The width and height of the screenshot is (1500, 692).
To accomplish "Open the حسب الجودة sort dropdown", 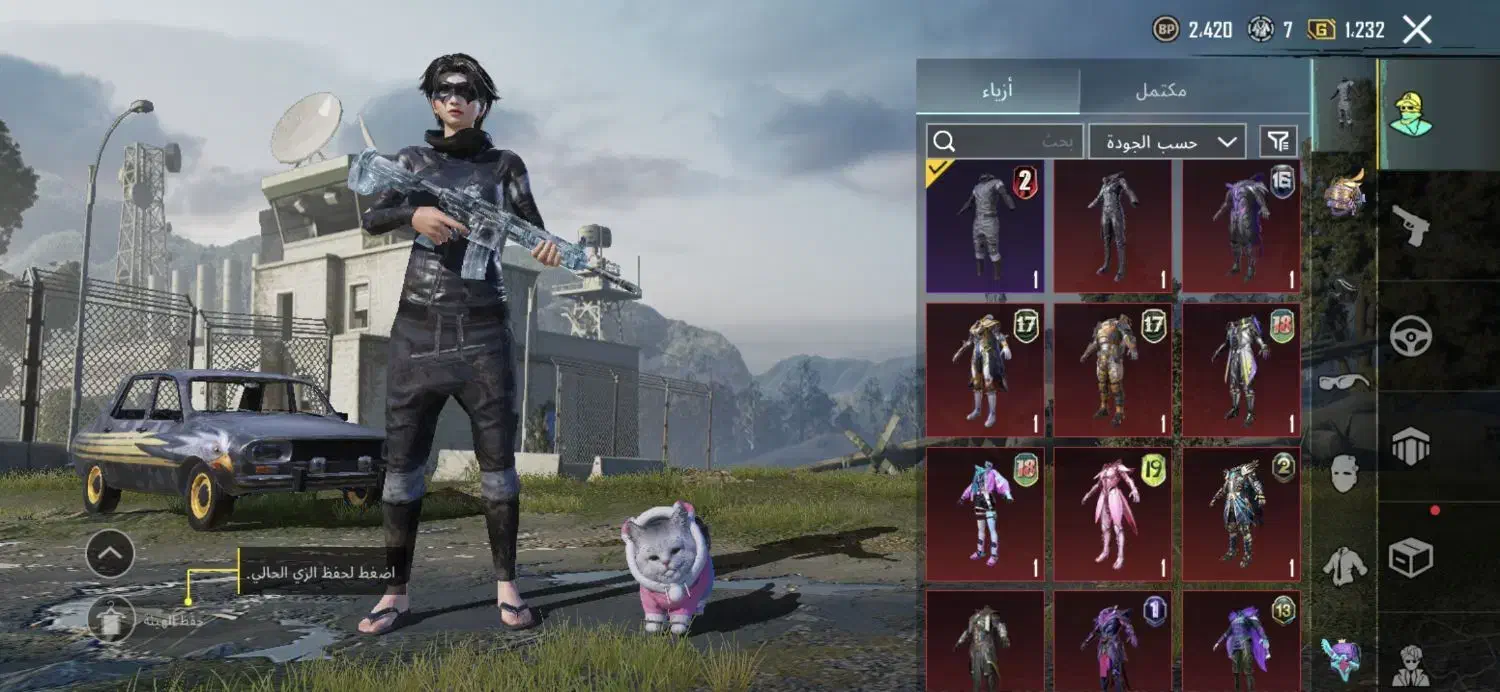I will (1166, 142).
